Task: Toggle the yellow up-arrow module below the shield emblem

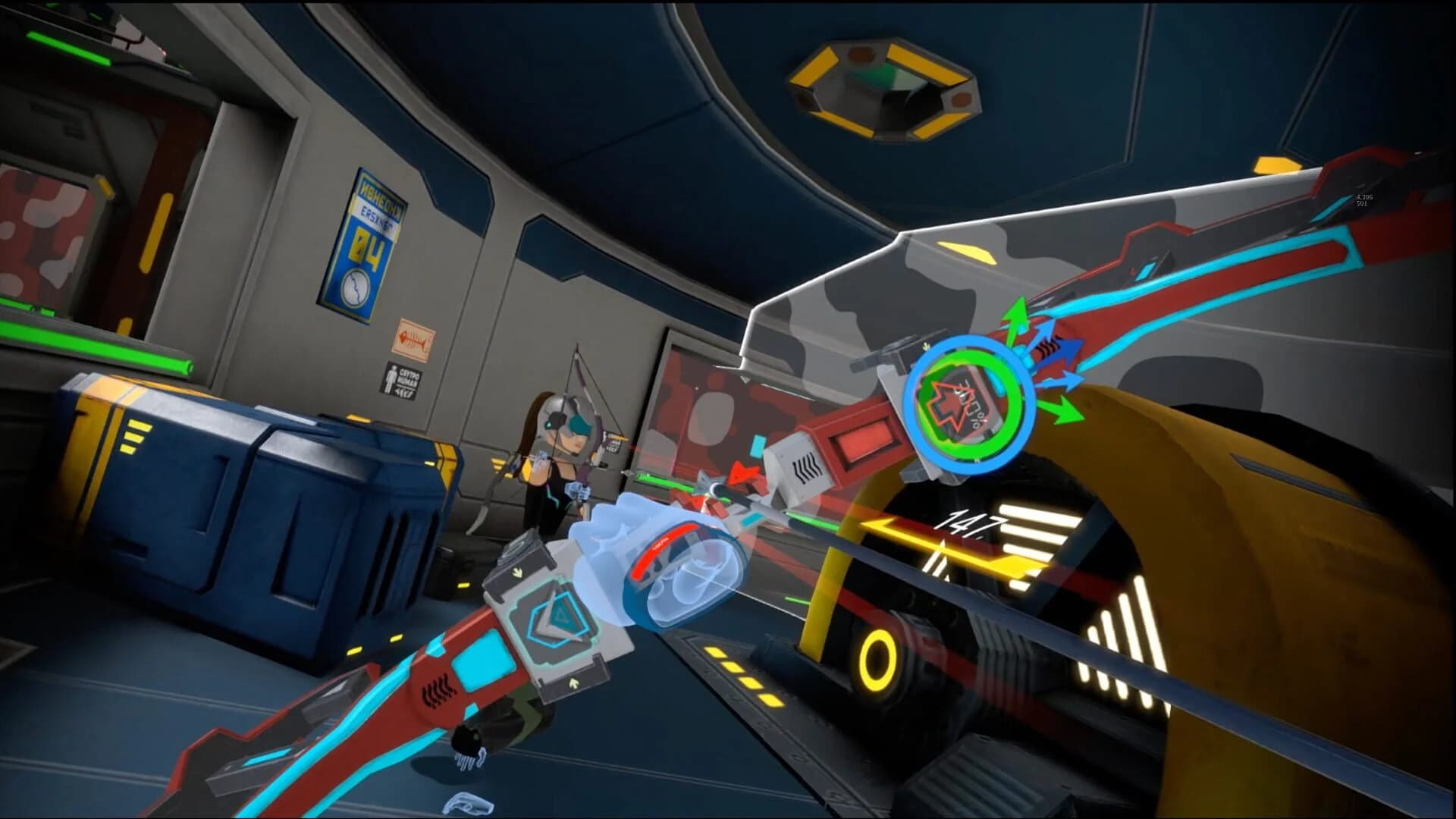Action: click(574, 682)
